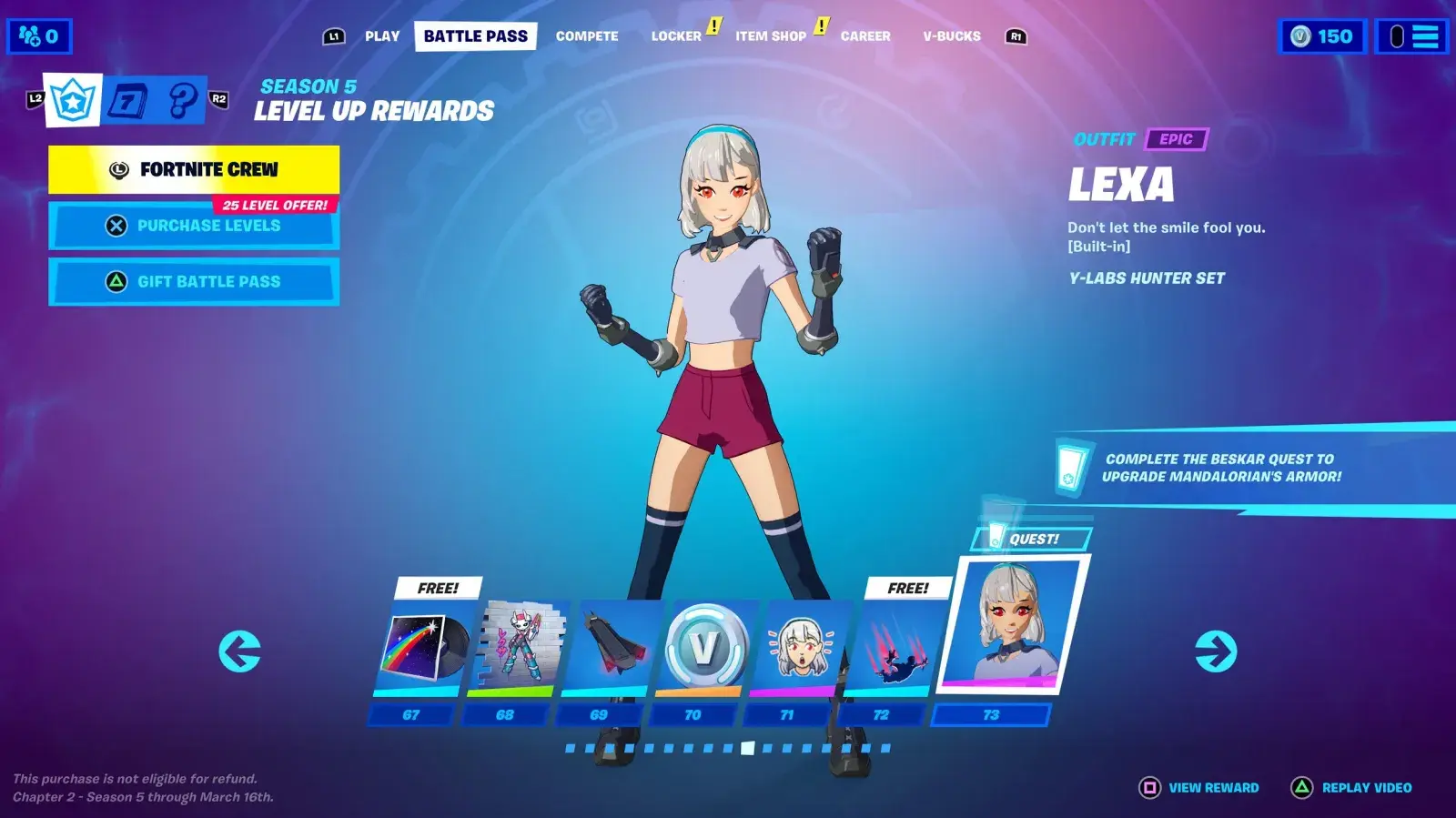Open the Locker tab
Viewport: 1456px width, 818px height.
(676, 36)
